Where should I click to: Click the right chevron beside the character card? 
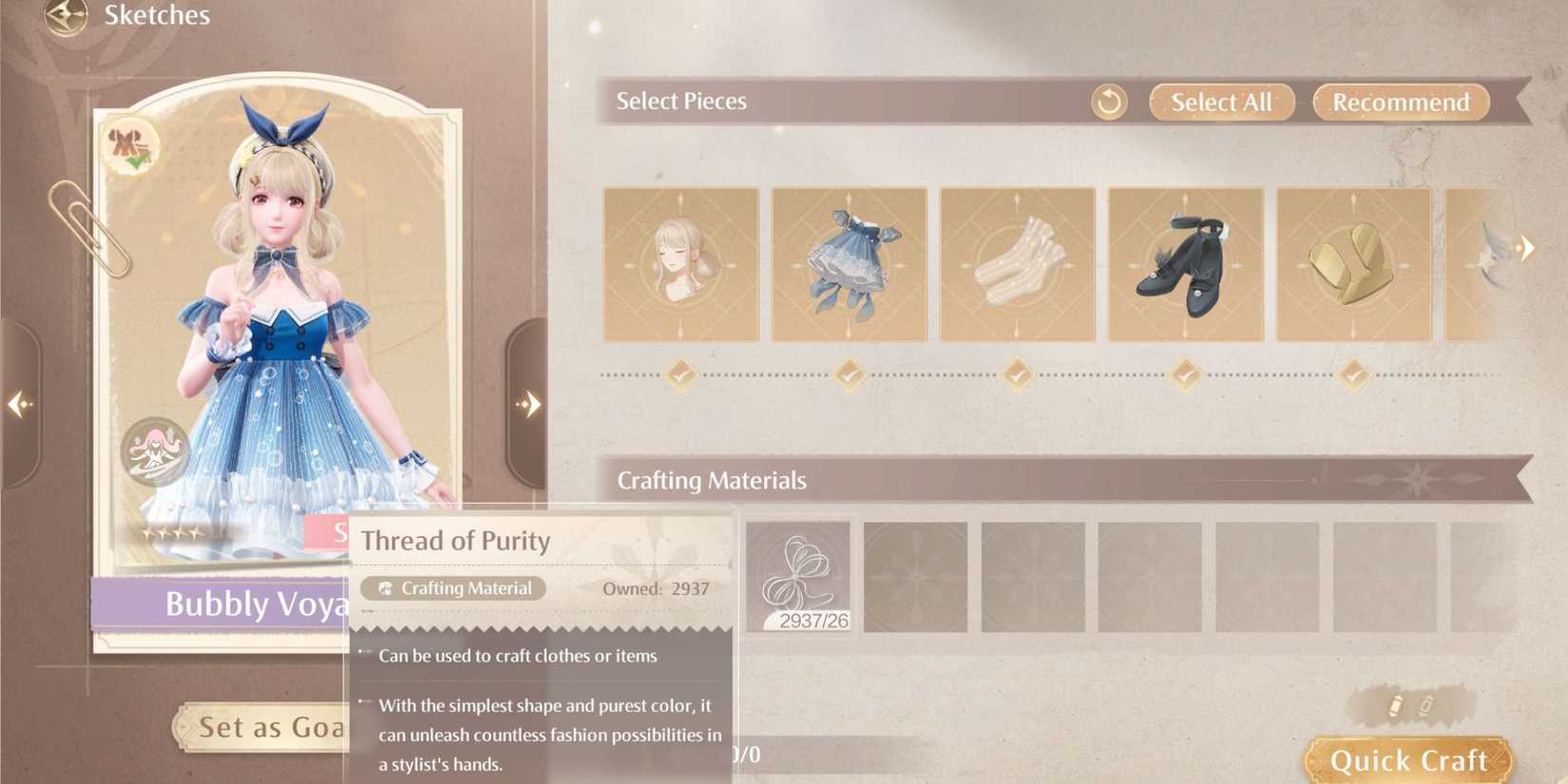coord(530,403)
